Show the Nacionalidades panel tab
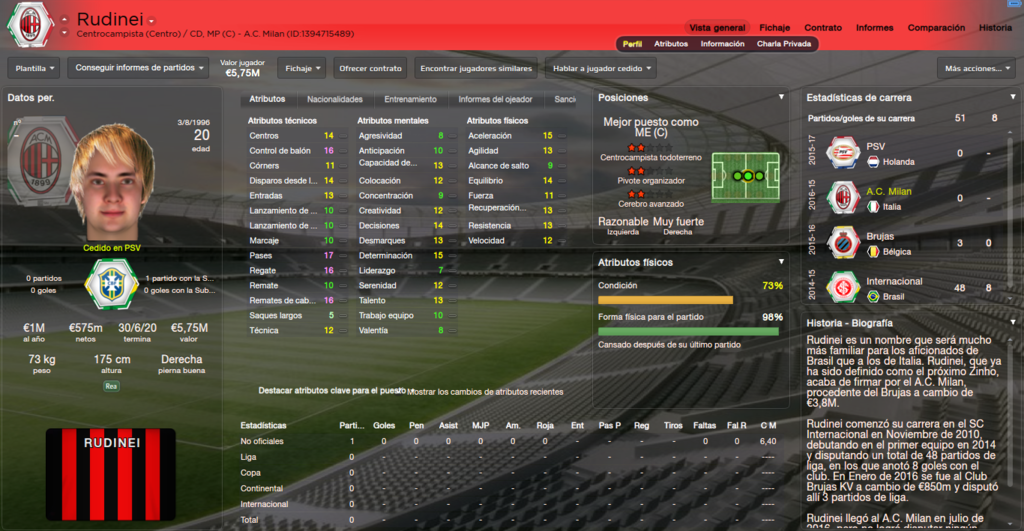 pos(334,99)
